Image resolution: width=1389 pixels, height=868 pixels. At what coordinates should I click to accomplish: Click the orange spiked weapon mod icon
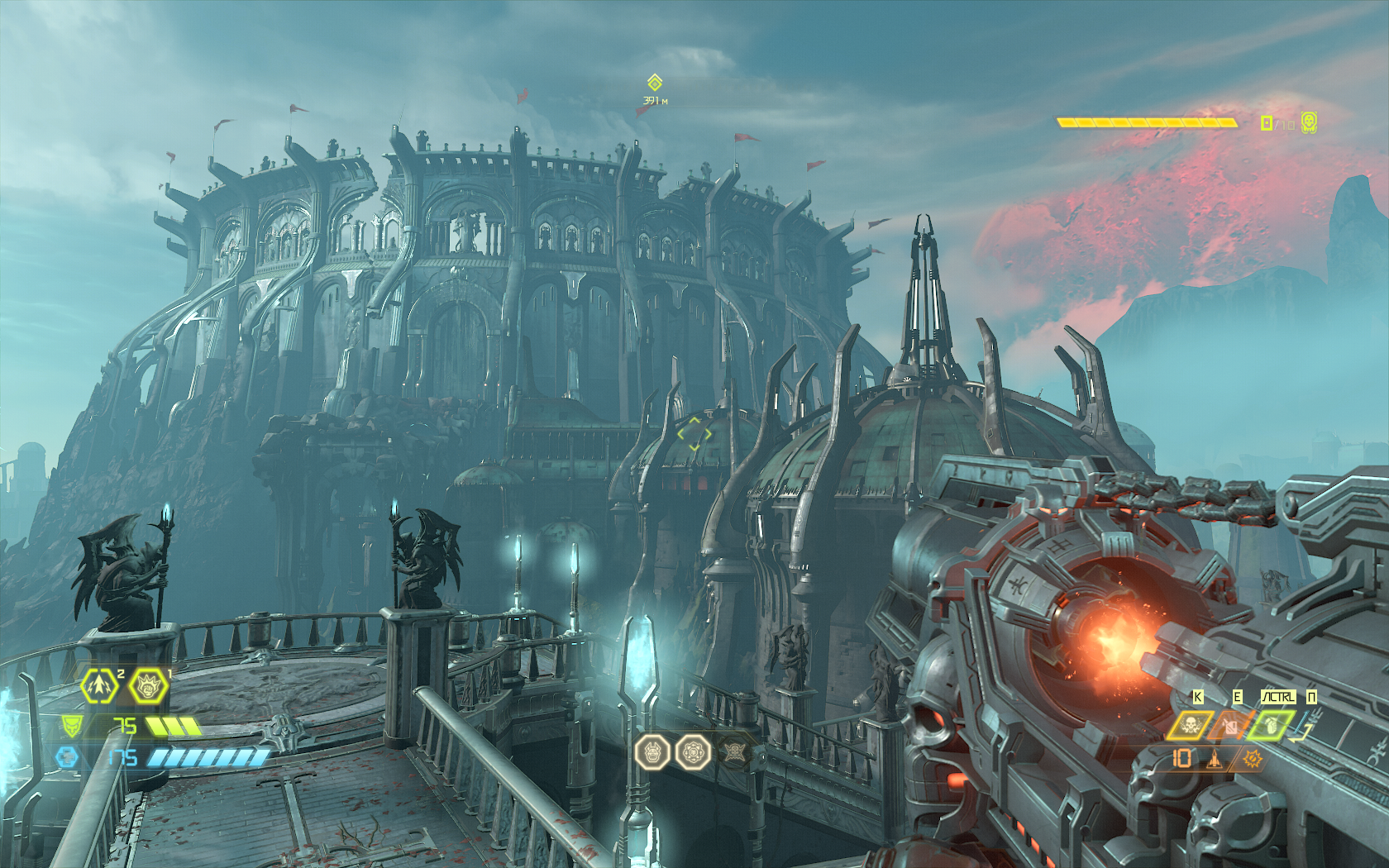click(x=1253, y=758)
